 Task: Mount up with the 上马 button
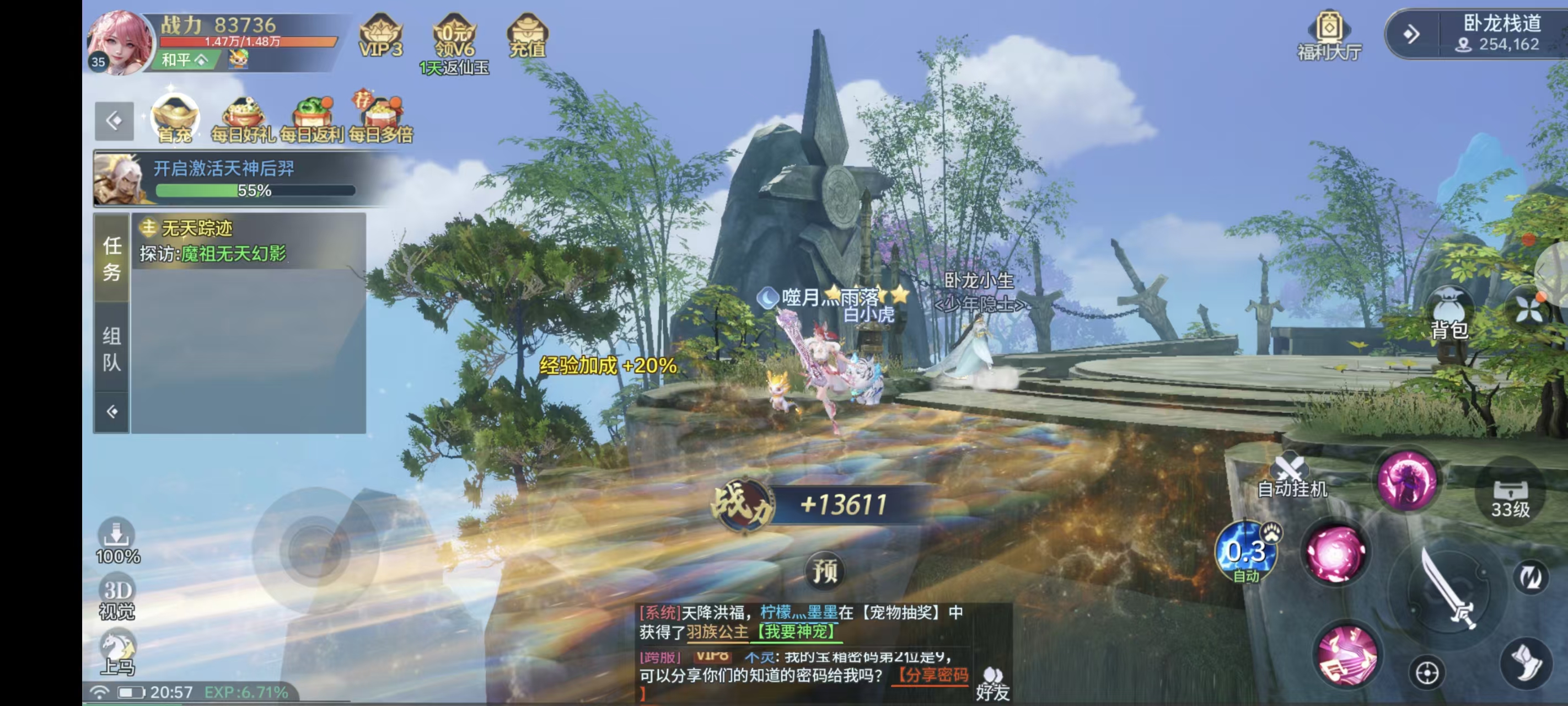coord(117,653)
